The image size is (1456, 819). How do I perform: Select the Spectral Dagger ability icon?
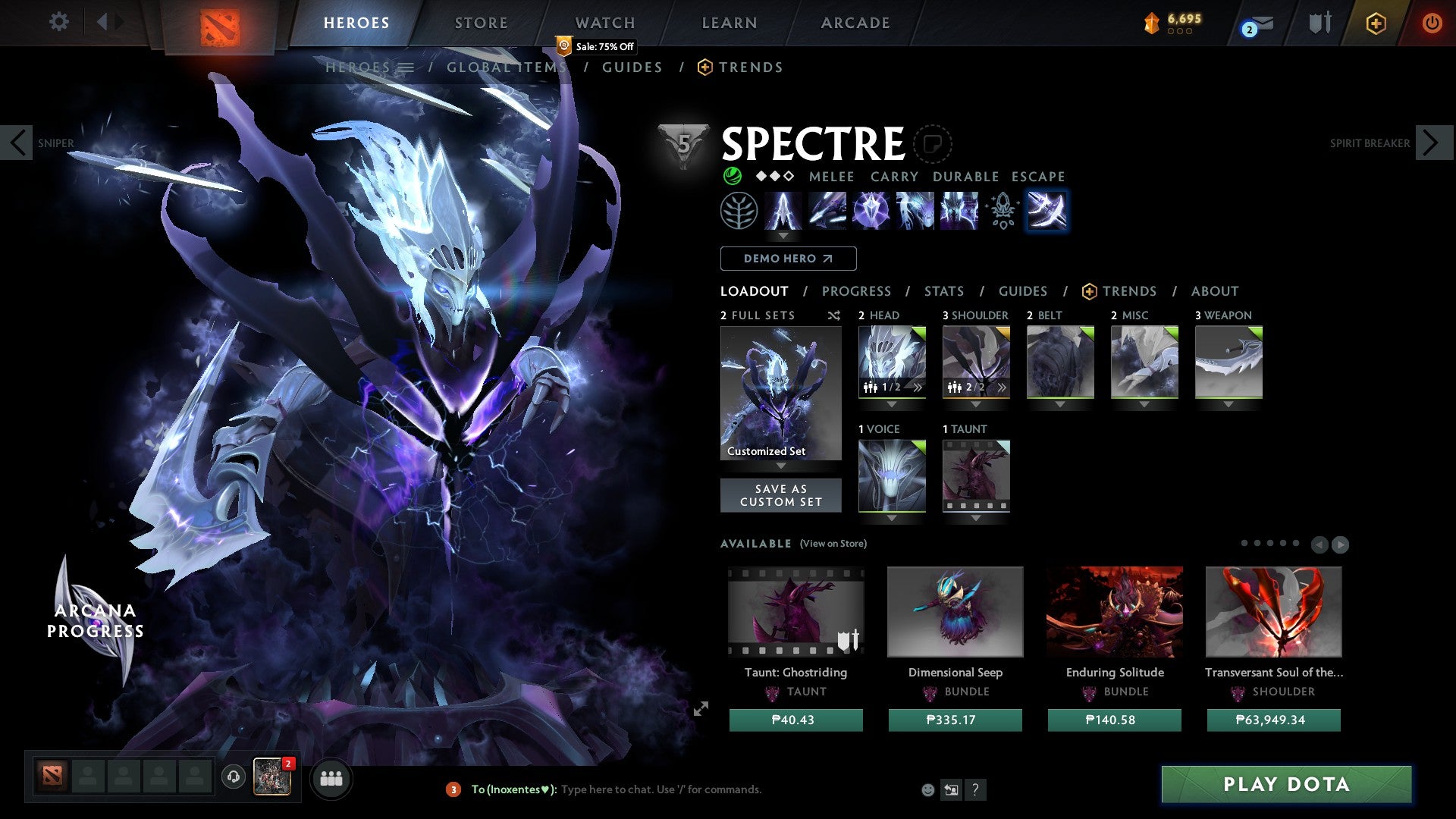coord(783,211)
